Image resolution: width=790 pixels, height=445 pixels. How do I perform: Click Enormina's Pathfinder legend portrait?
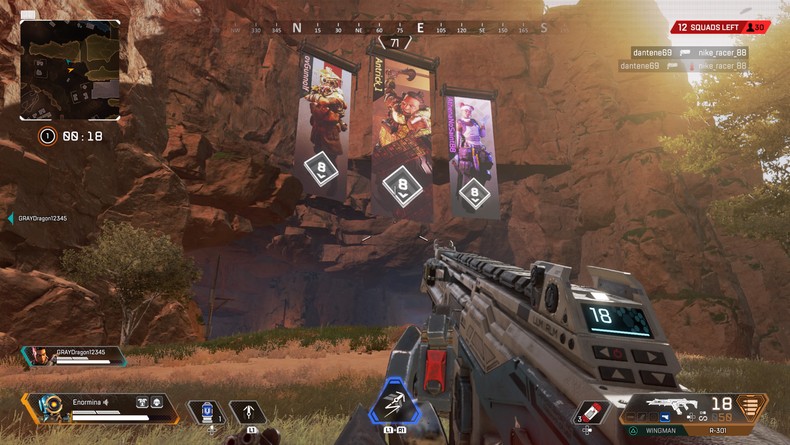click(x=49, y=408)
